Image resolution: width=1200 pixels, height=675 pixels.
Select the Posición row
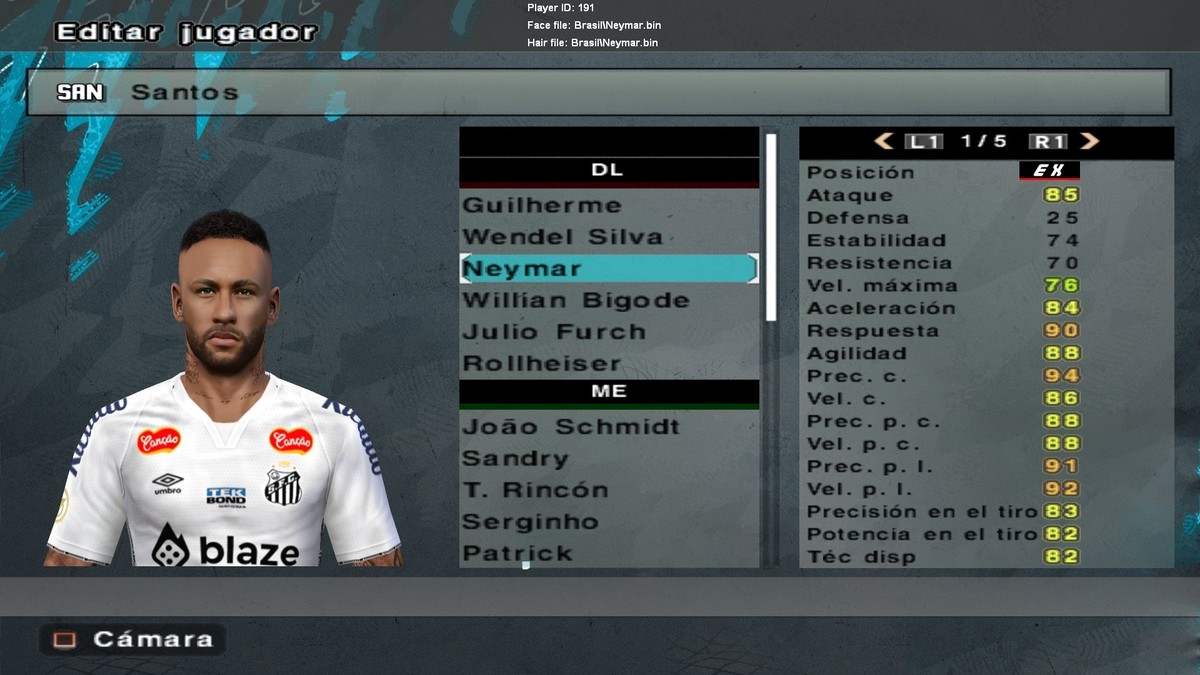click(942, 172)
